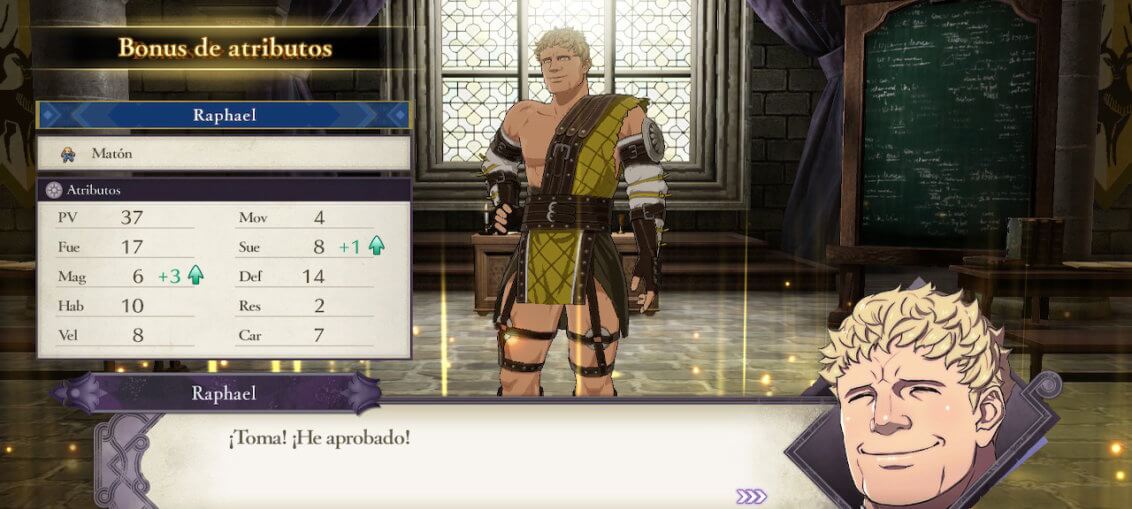This screenshot has width=1132, height=509.
Task: Advance dialogue with the purple arrow indicator
Action: 751,496
